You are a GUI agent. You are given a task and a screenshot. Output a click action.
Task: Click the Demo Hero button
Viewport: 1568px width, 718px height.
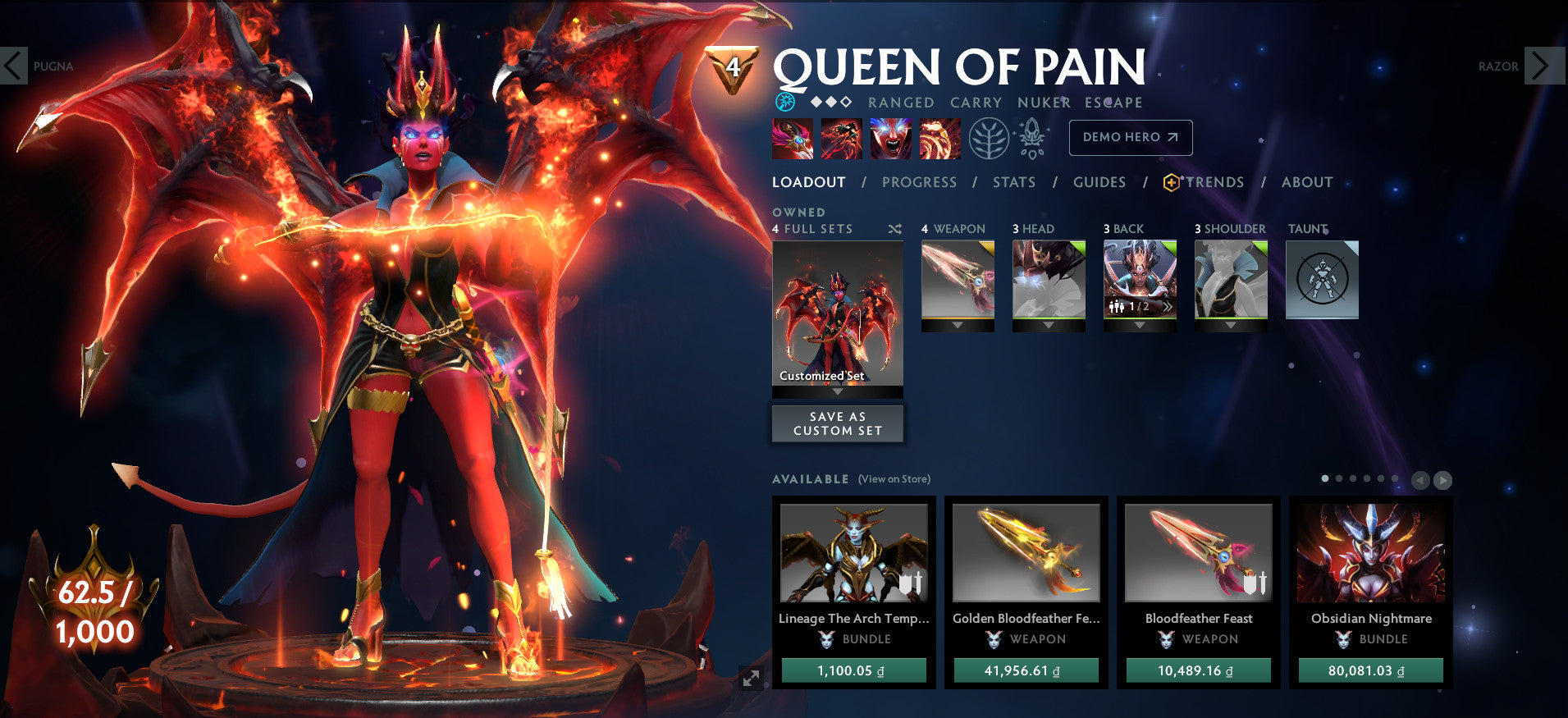(x=1130, y=138)
